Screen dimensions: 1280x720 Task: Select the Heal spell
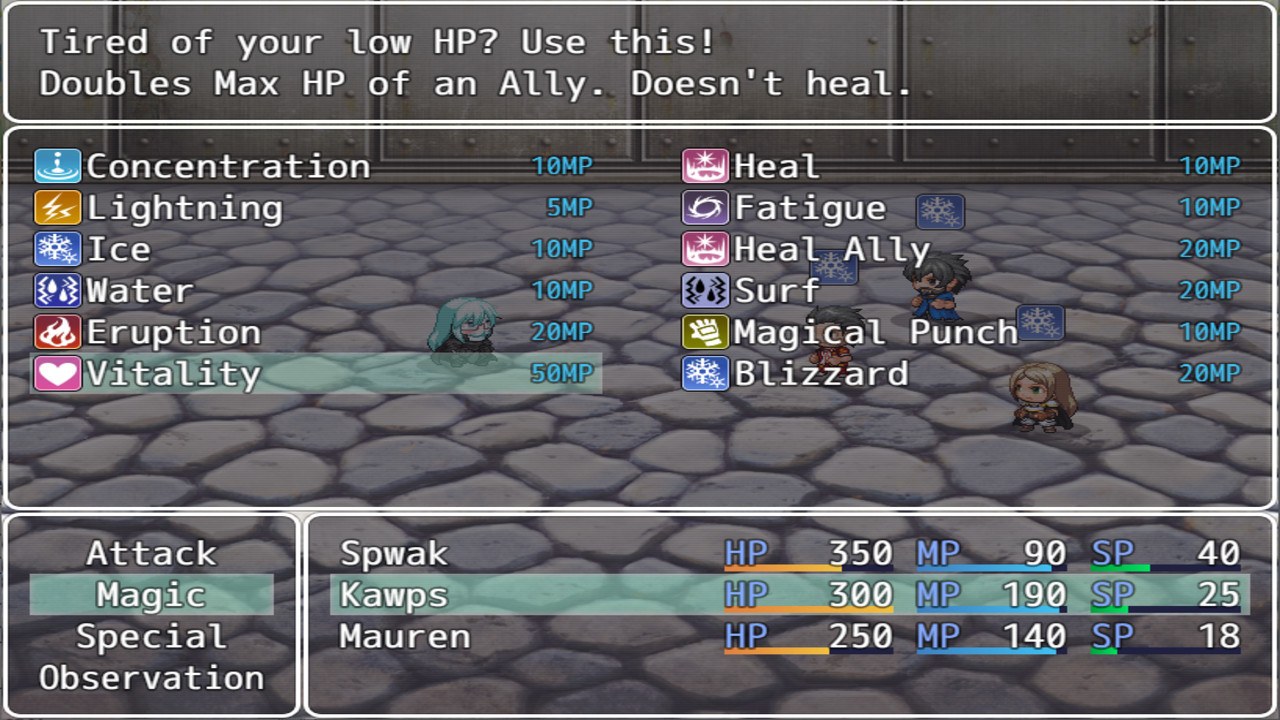[x=775, y=165]
